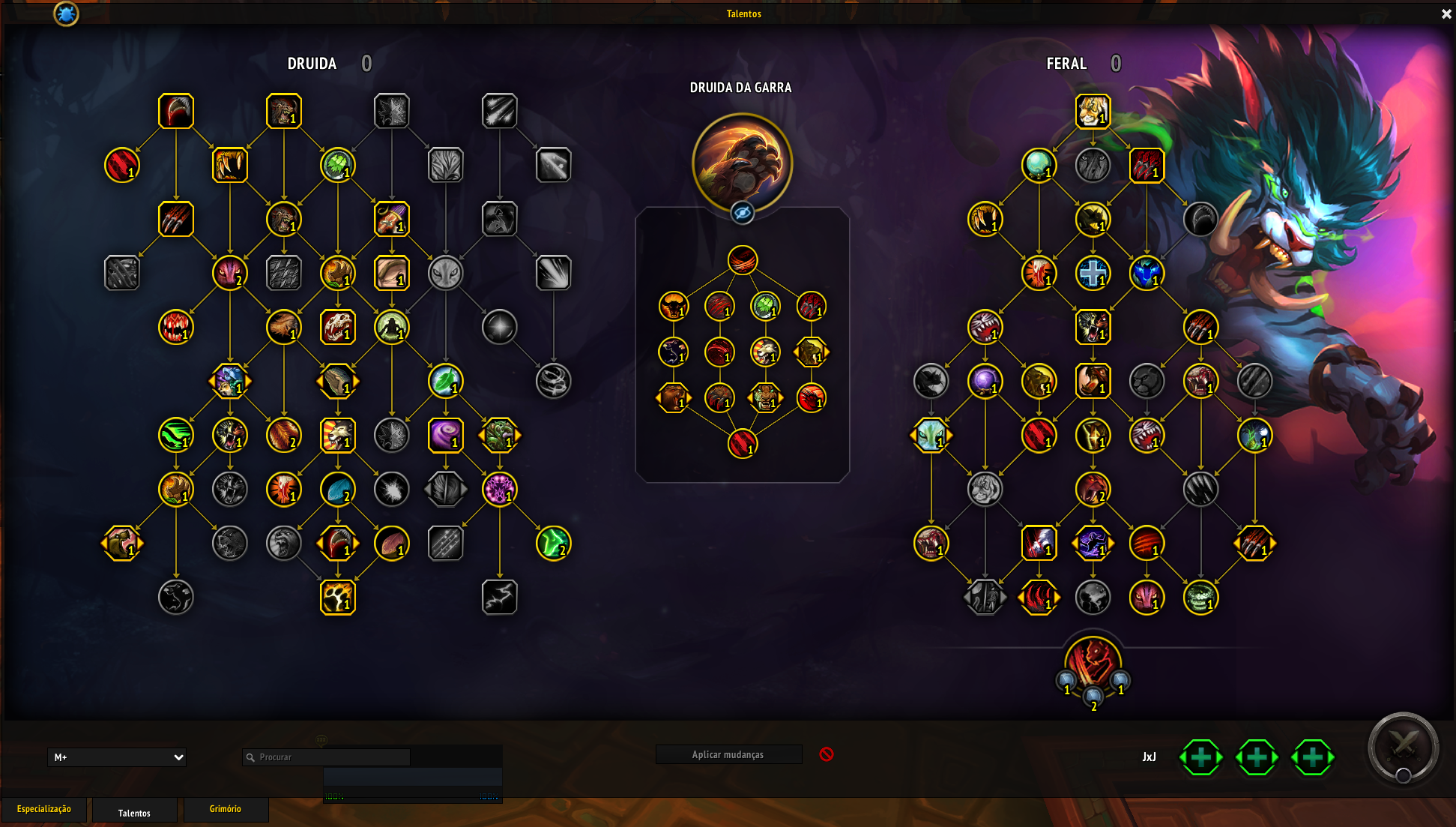
Task: Select the Talentos tab
Action: click(134, 813)
